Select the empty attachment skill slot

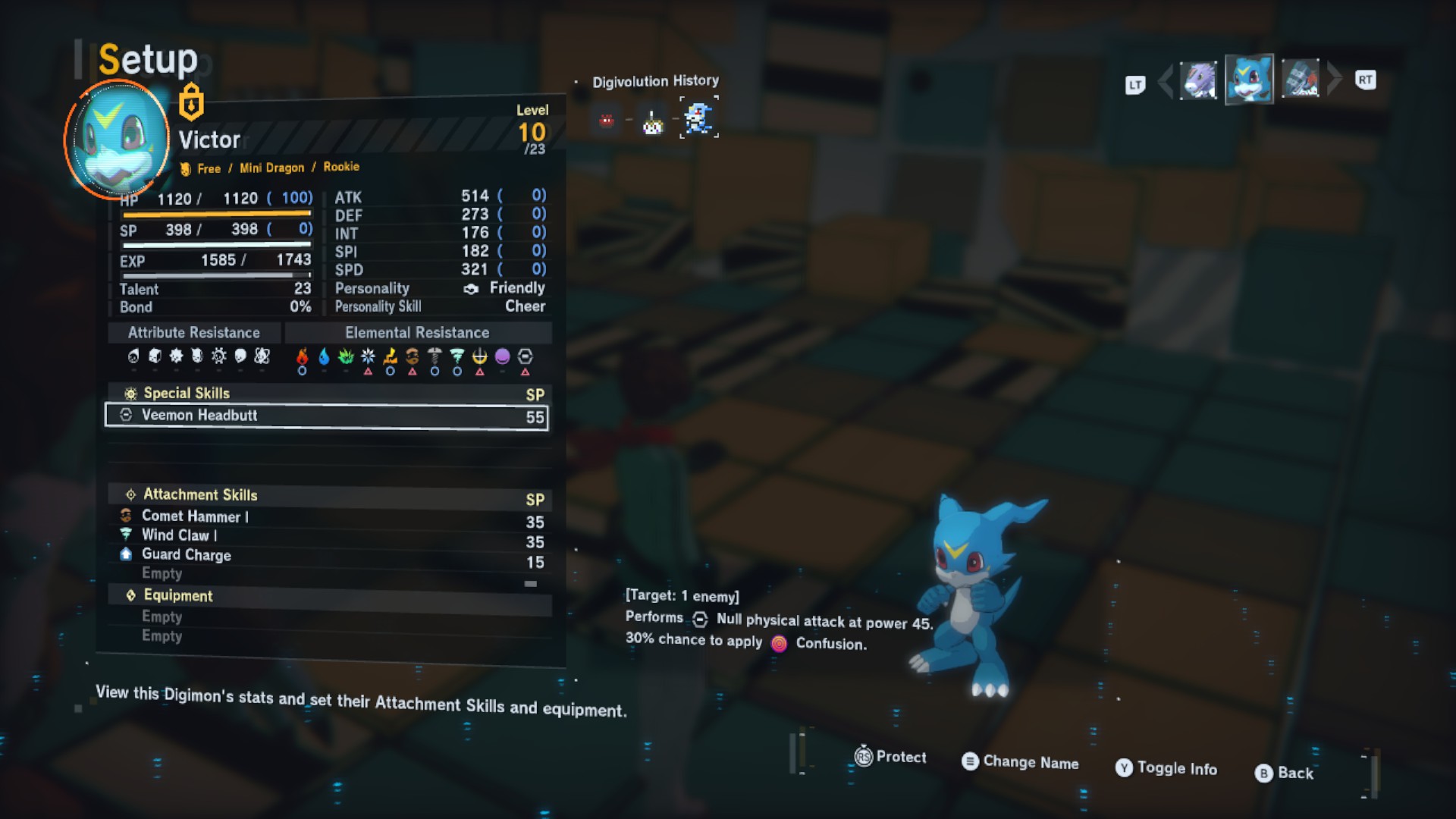[x=162, y=574]
